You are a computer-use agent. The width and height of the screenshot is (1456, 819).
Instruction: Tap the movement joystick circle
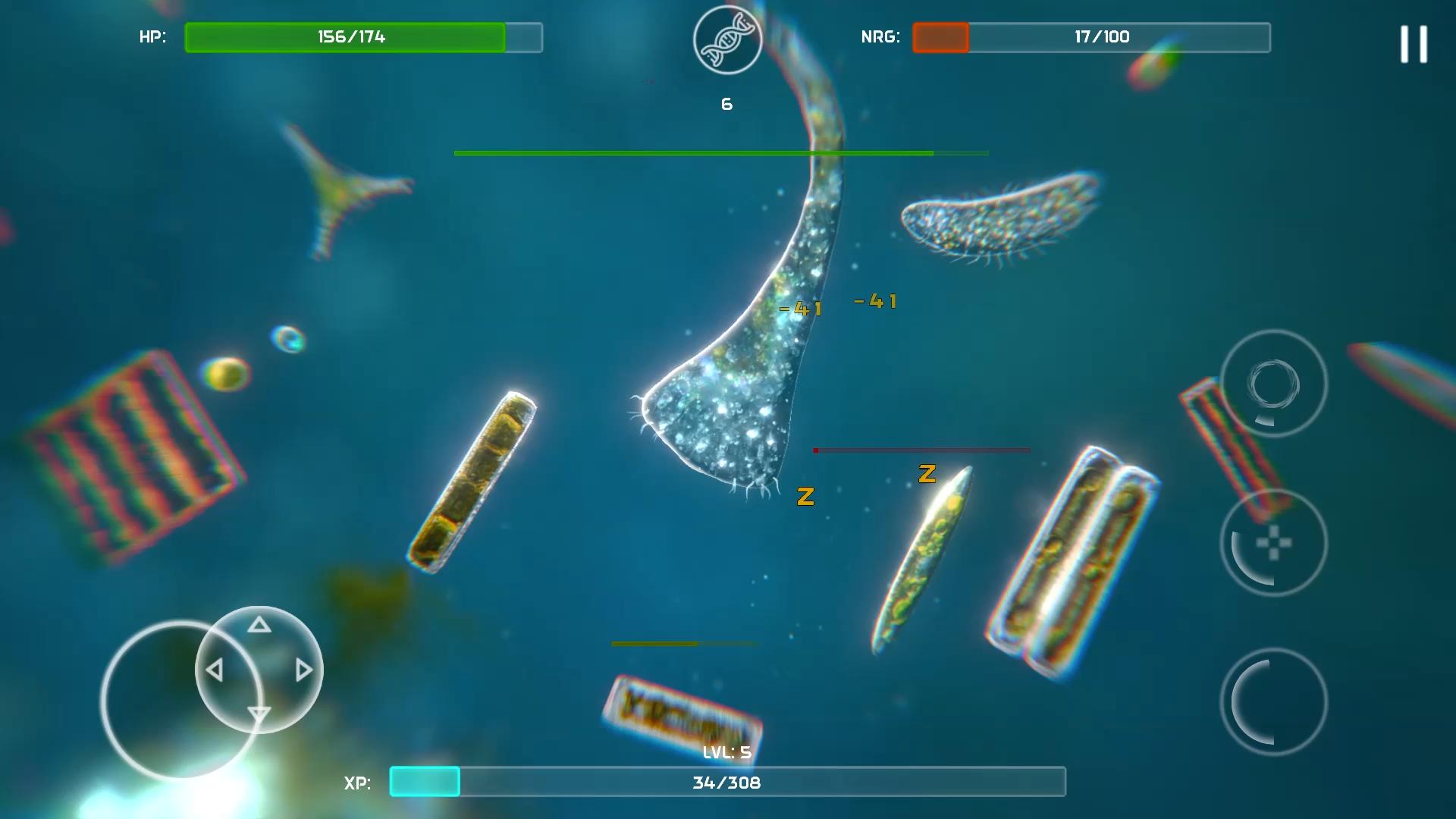coord(259,670)
